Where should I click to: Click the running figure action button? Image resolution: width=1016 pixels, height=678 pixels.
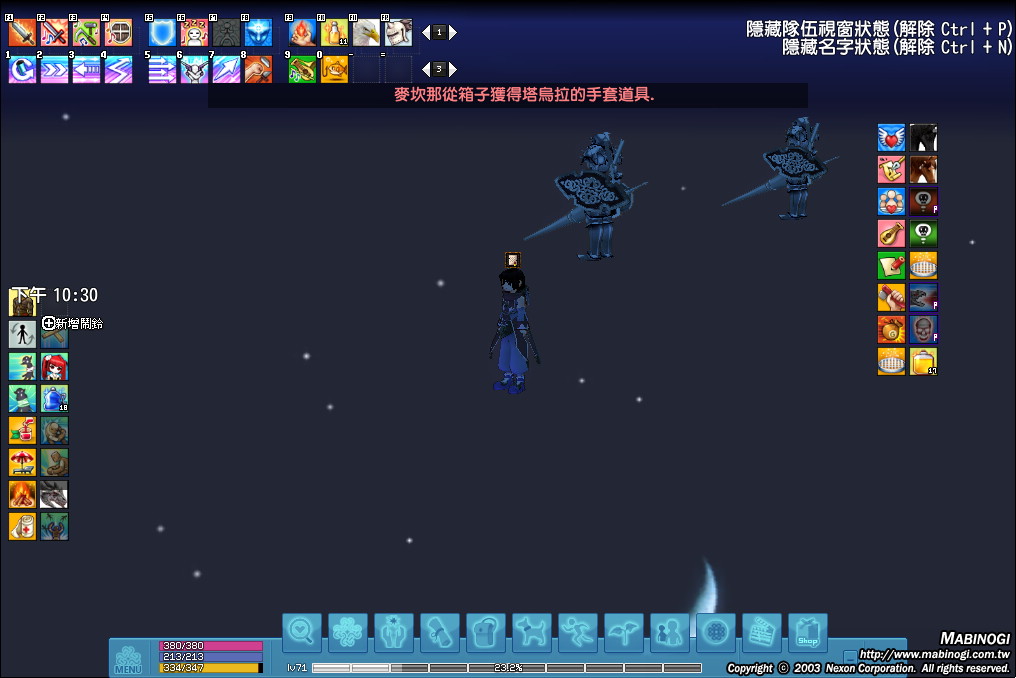click(577, 632)
